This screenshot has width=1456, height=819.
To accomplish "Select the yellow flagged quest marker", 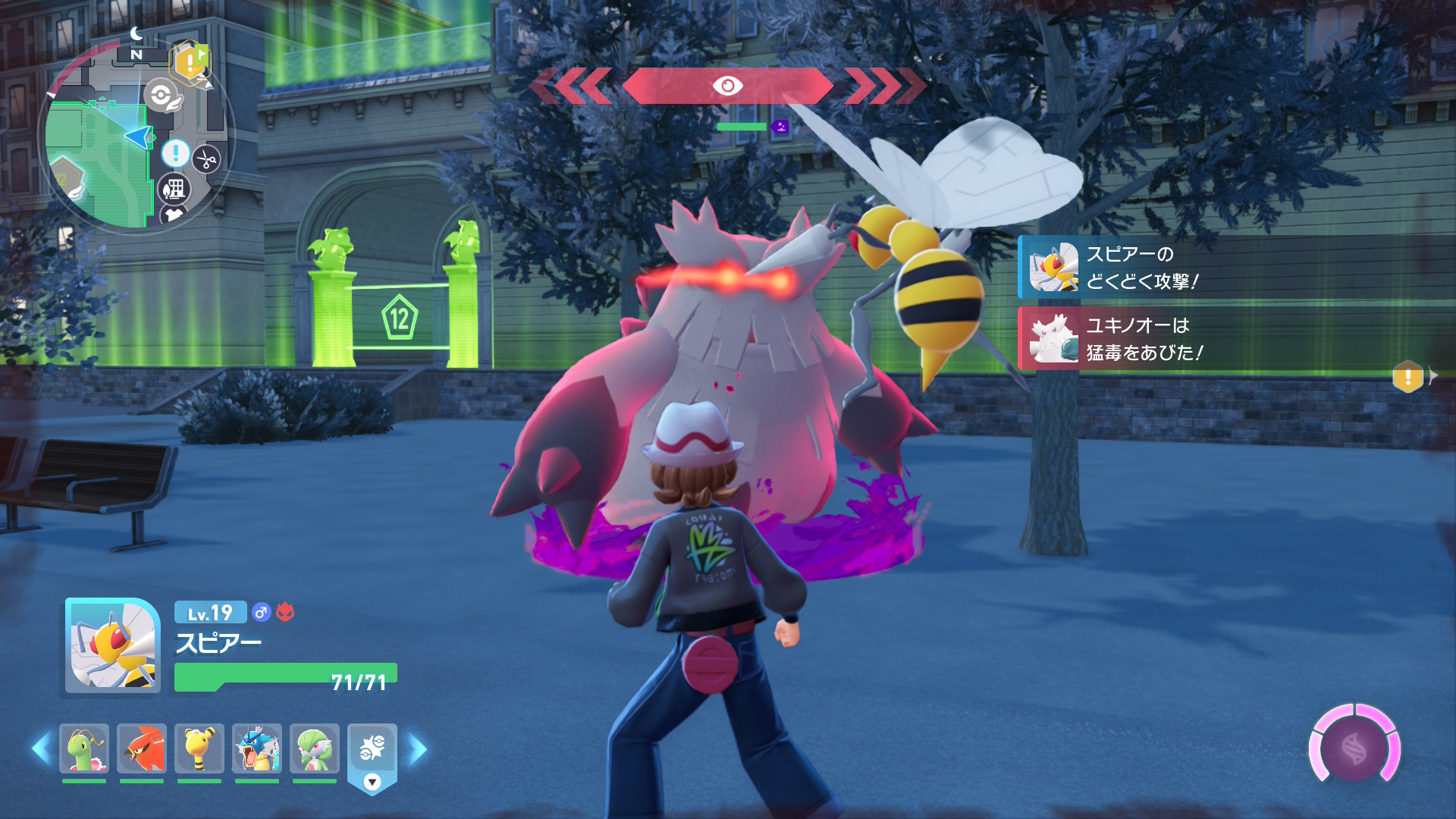I will 190,61.
